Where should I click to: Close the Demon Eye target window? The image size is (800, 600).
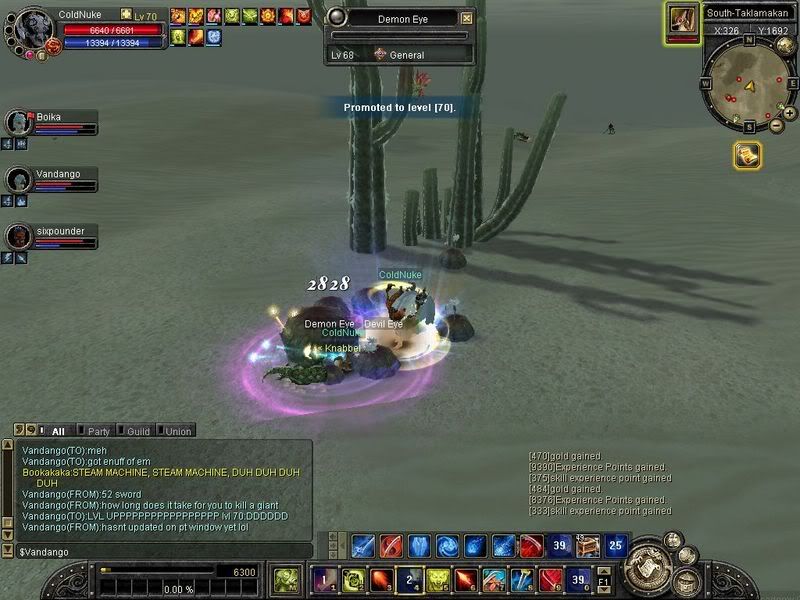[x=467, y=18]
